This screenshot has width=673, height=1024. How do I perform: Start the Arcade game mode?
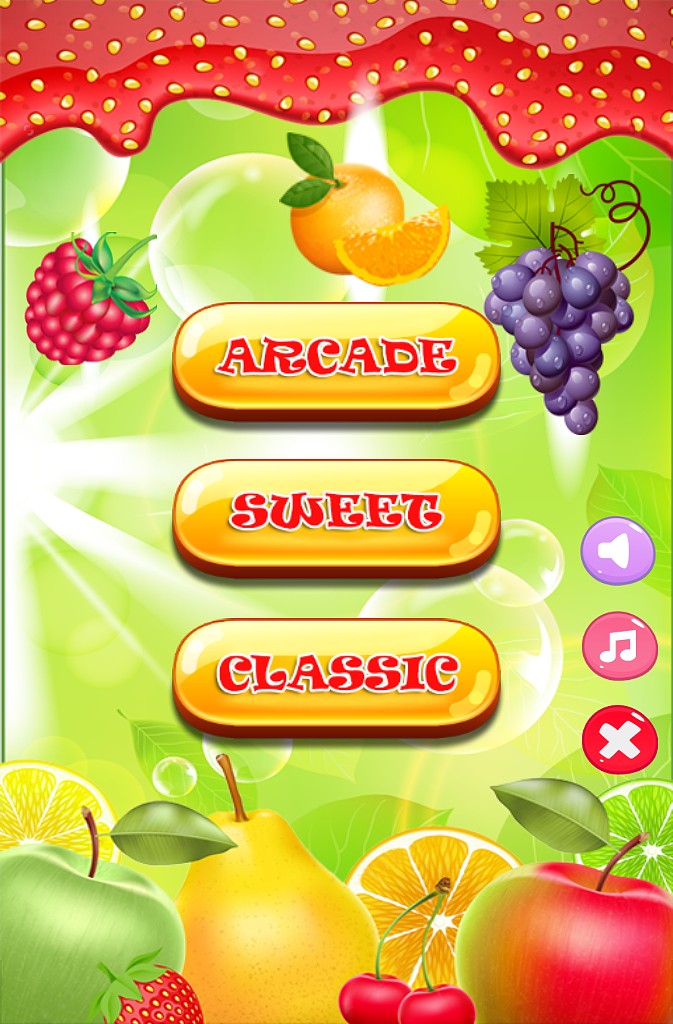tap(336, 356)
